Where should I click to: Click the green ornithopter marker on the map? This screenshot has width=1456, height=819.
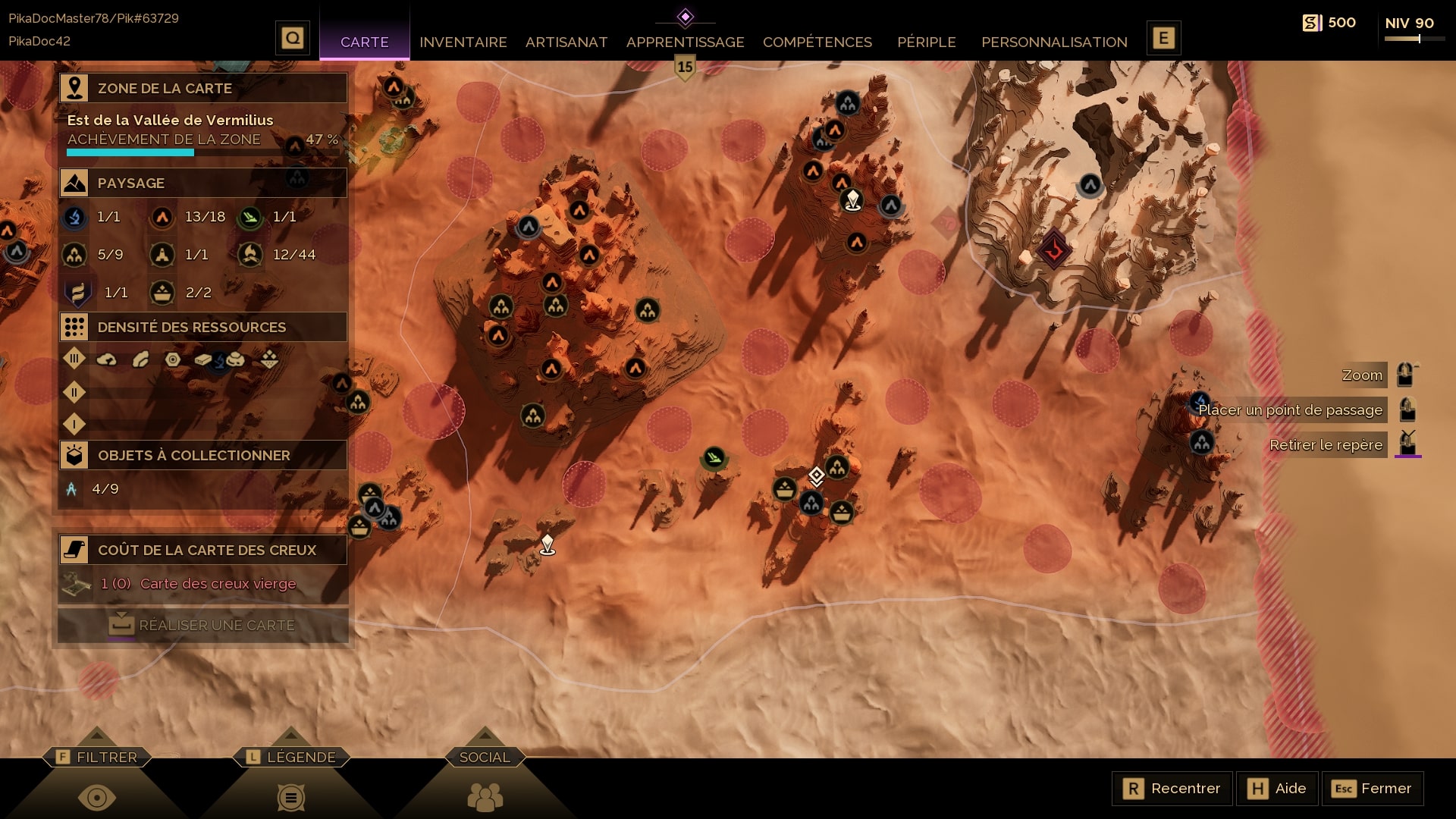coord(714,457)
